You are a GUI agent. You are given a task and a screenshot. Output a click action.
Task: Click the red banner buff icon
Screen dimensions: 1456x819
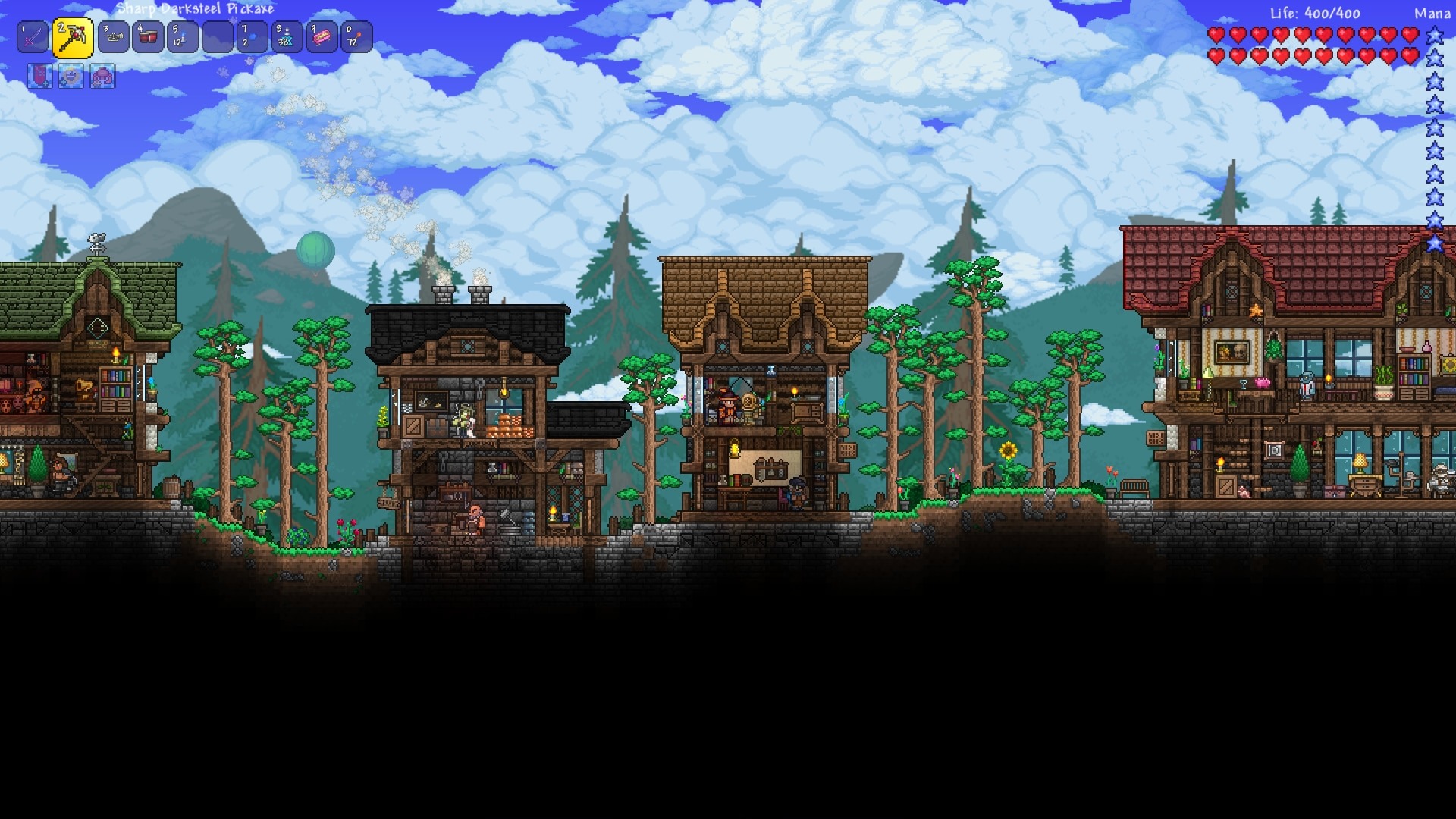click(39, 77)
